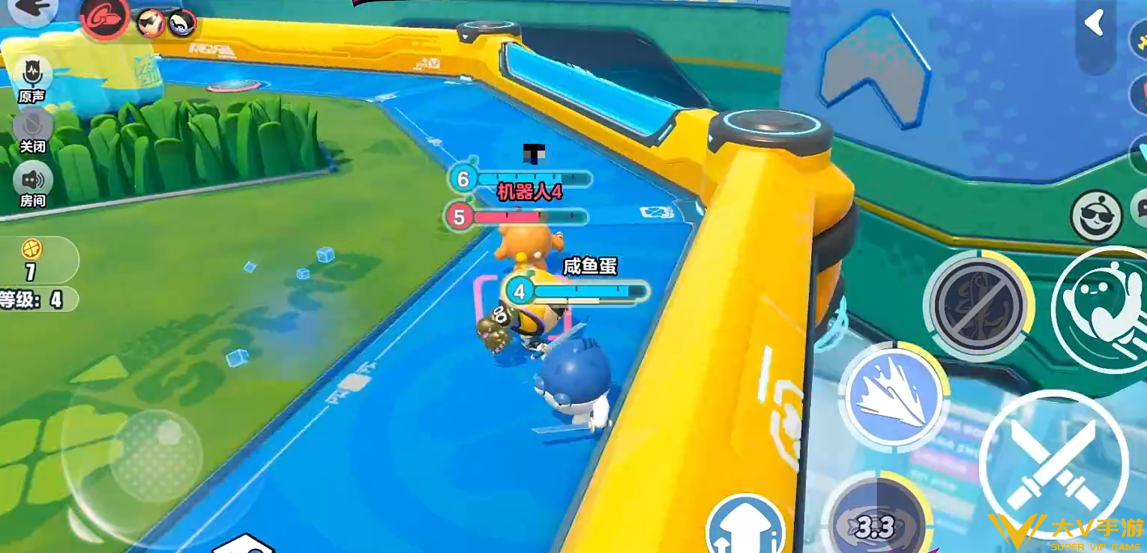Open the sunglasses emoji emote button
This screenshot has width=1147, height=553.
tap(1096, 215)
